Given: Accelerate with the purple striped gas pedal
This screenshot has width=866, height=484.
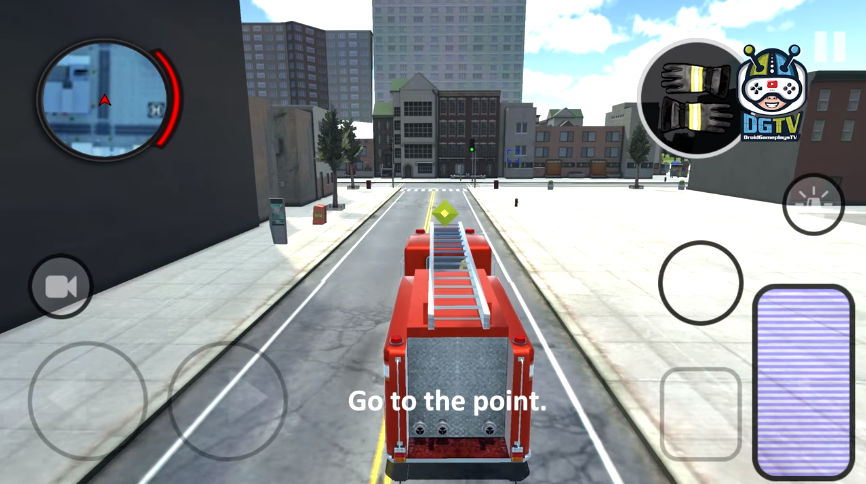Looking at the screenshot, I should [x=802, y=382].
